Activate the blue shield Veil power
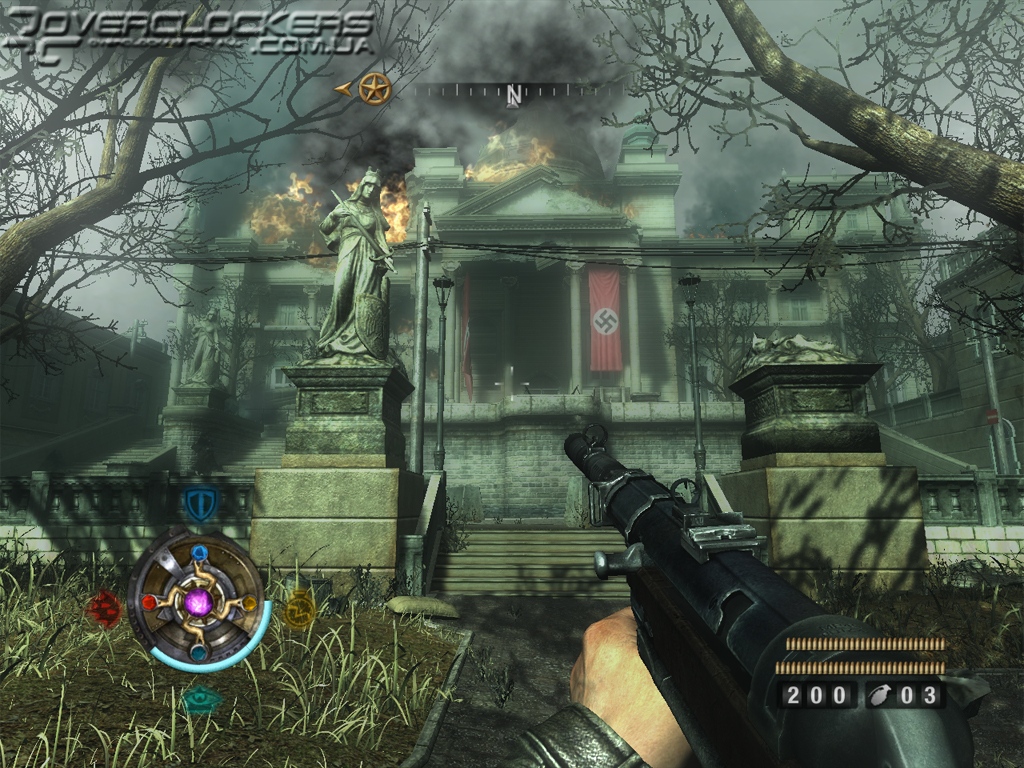Image resolution: width=1024 pixels, height=768 pixels. point(200,503)
